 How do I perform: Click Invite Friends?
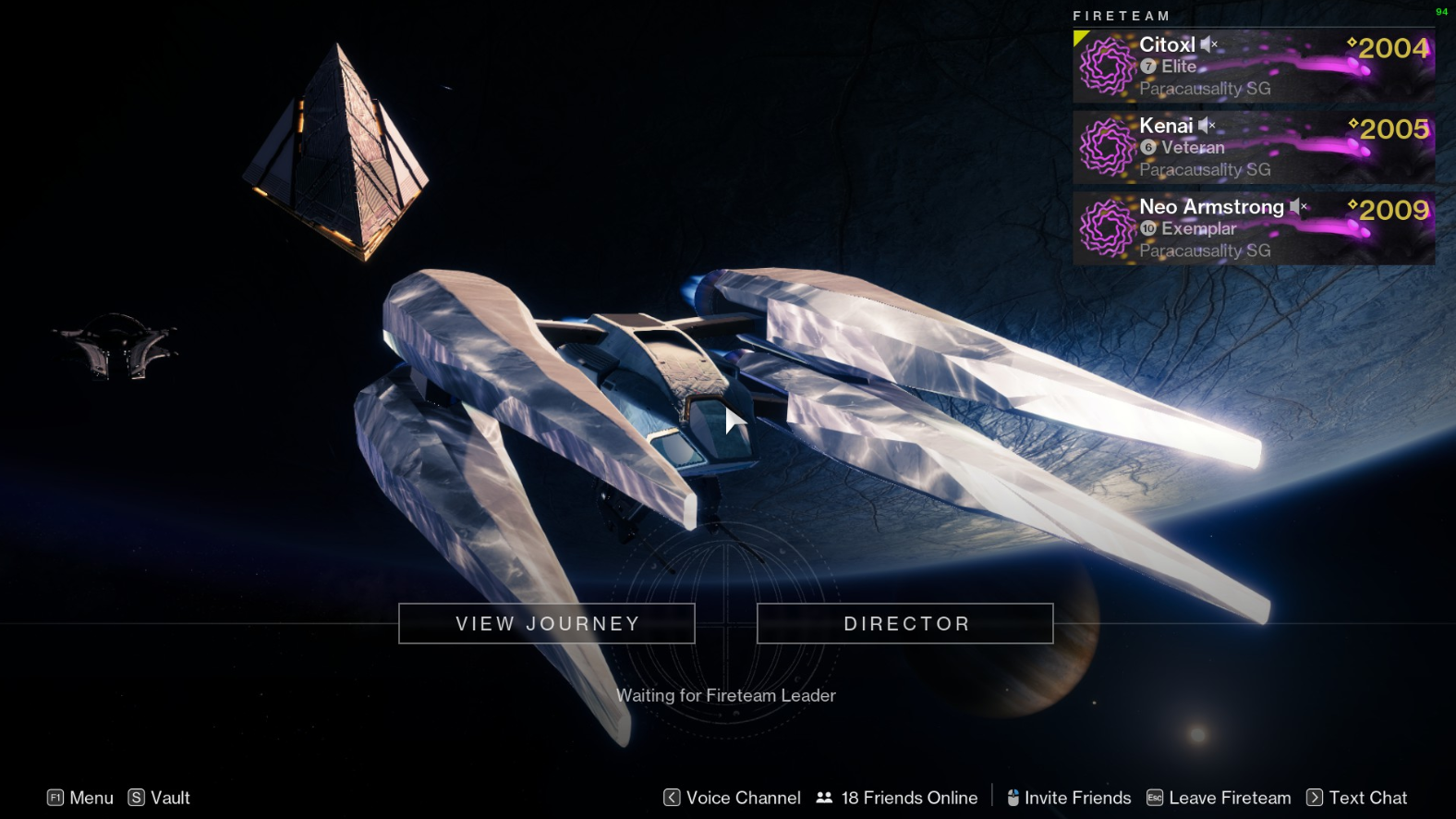coord(1069,798)
